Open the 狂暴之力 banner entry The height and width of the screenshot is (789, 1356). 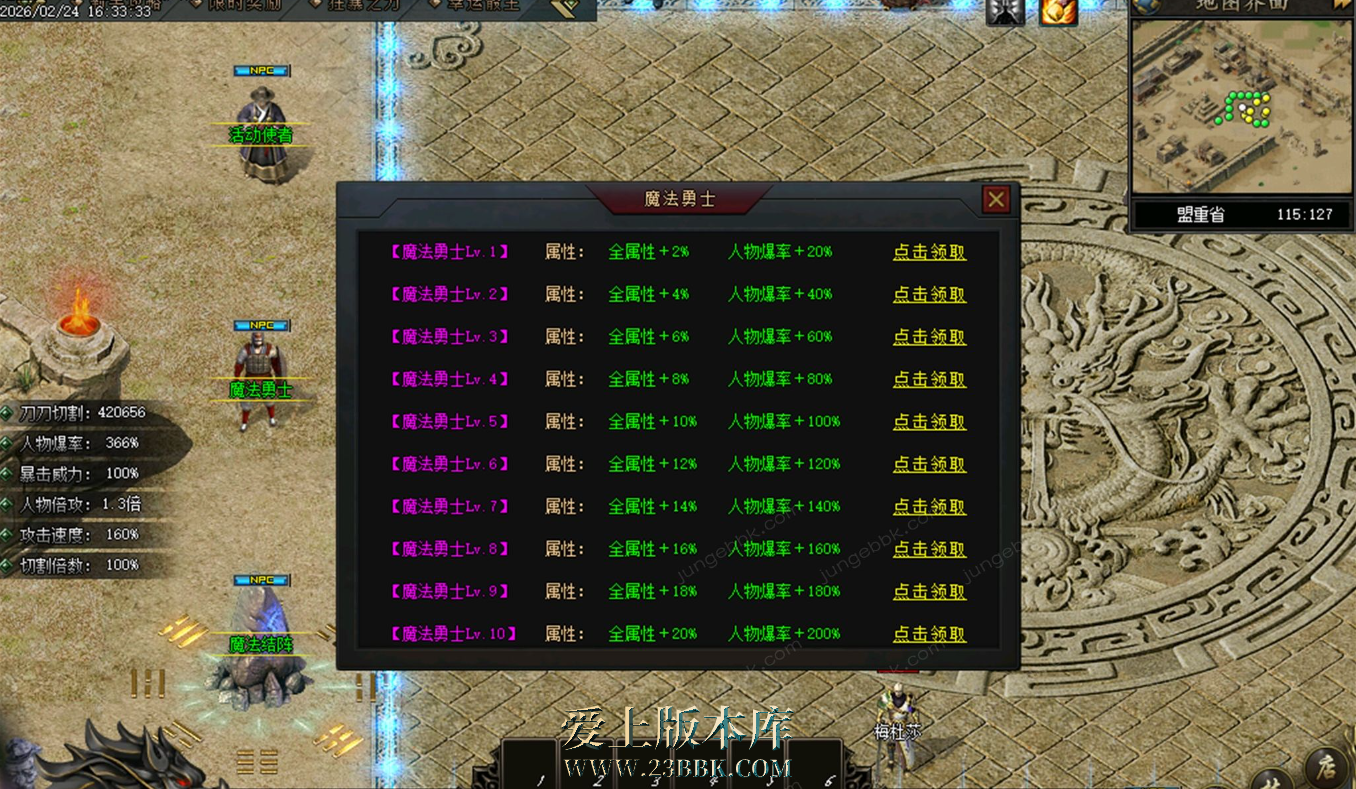click(x=365, y=5)
